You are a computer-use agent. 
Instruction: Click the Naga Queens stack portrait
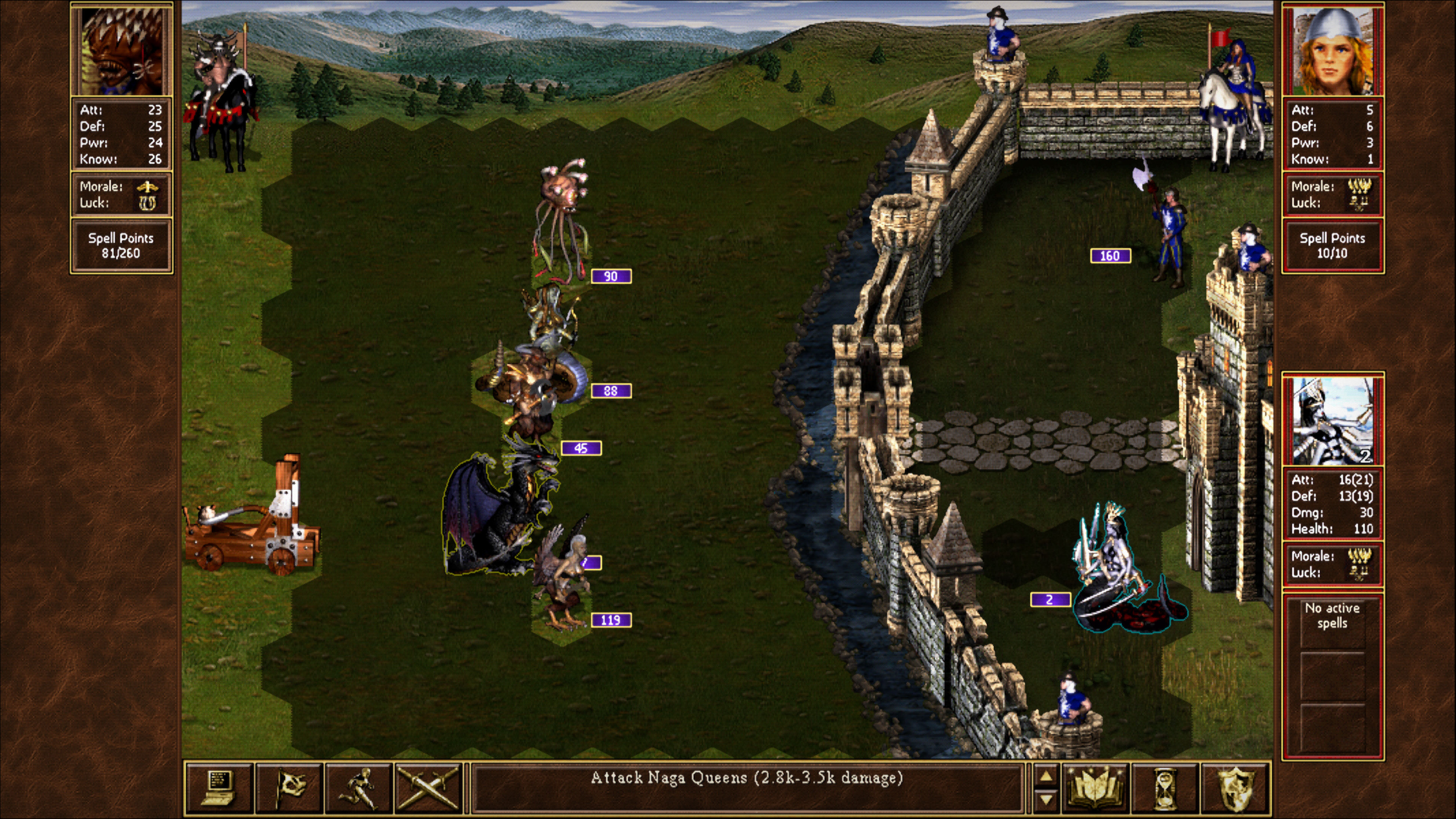click(1333, 419)
